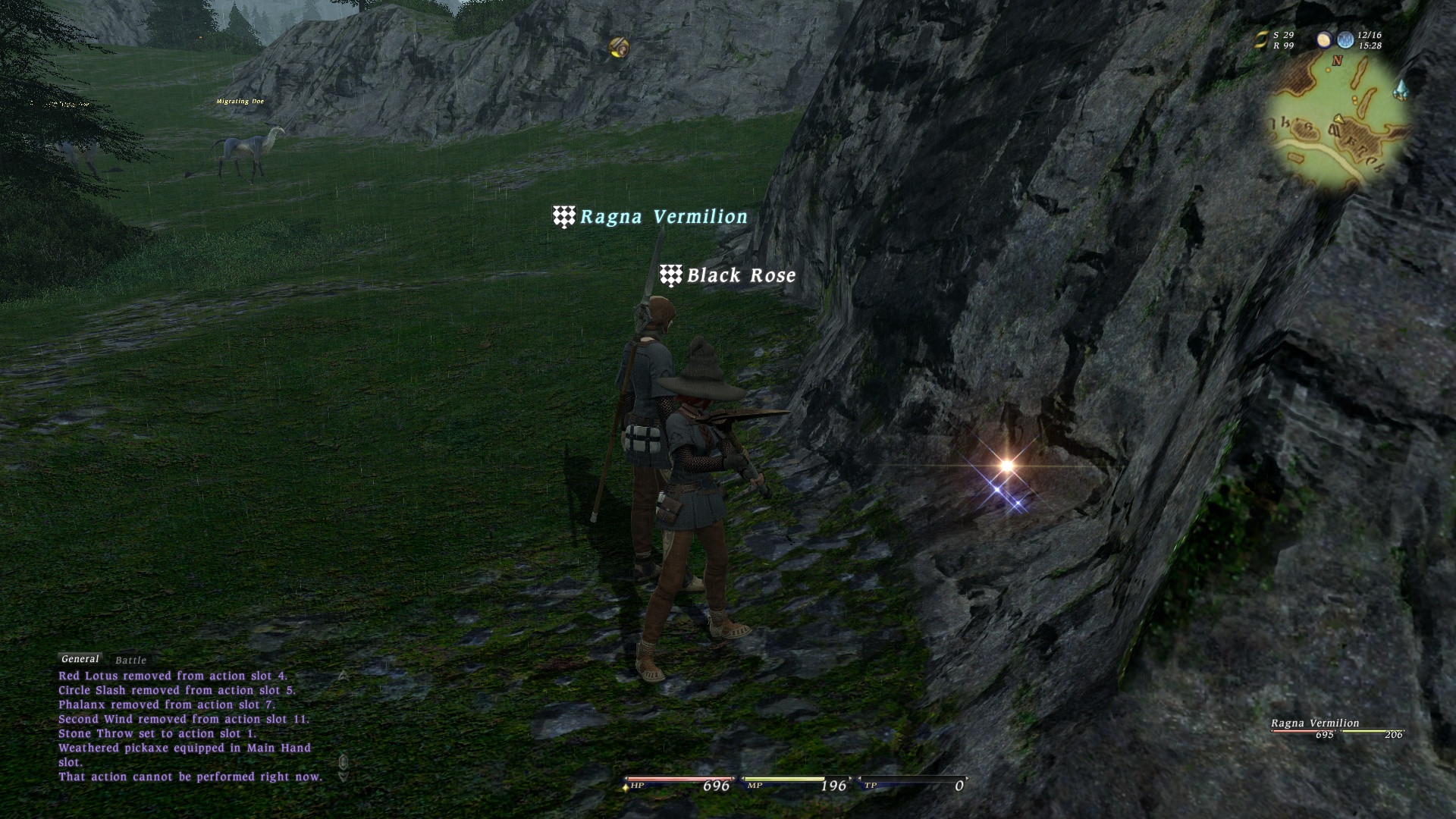Select the General chat tab
Image resolution: width=1456 pixels, height=819 pixels.
(x=80, y=659)
